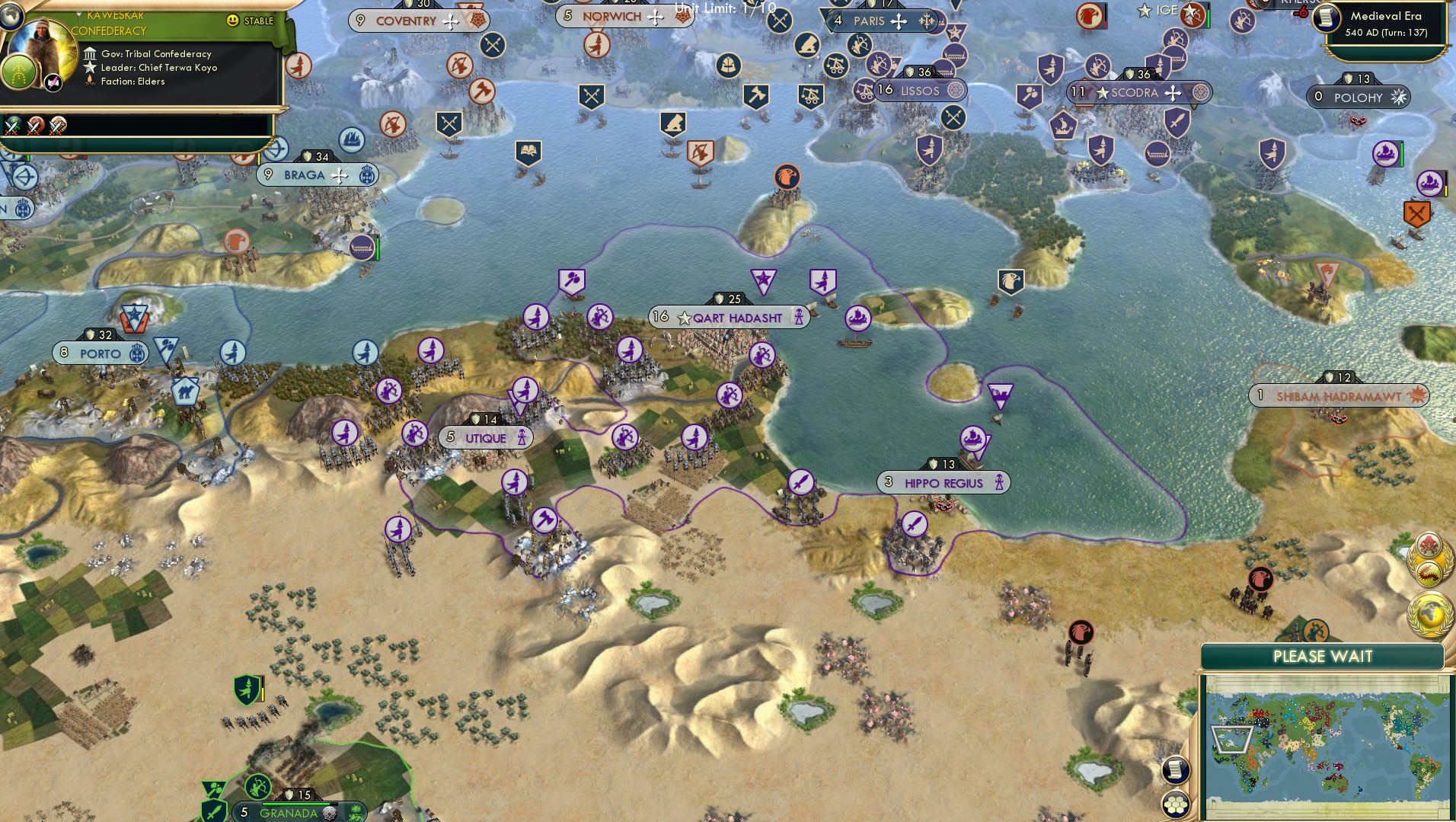Open the scroll button left of minimap
The height and width of the screenshot is (822, 1456).
click(1176, 769)
